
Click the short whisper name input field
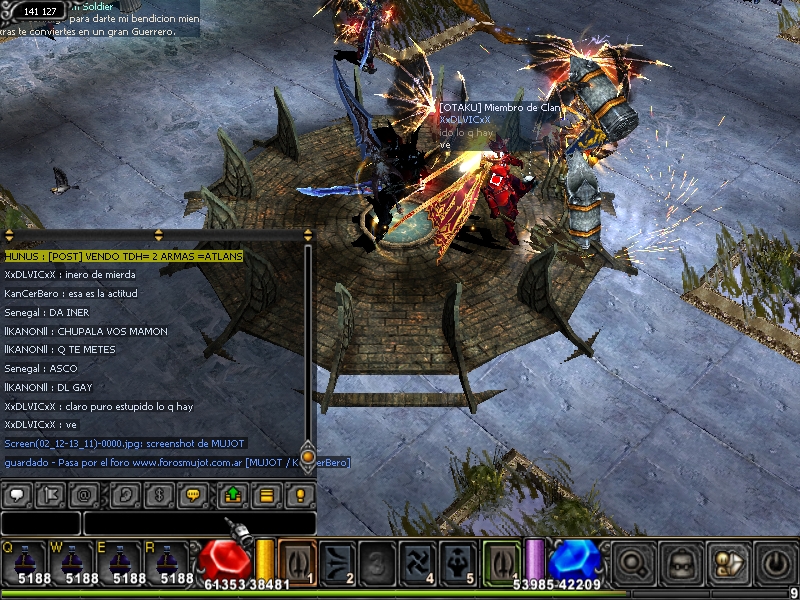(40, 523)
